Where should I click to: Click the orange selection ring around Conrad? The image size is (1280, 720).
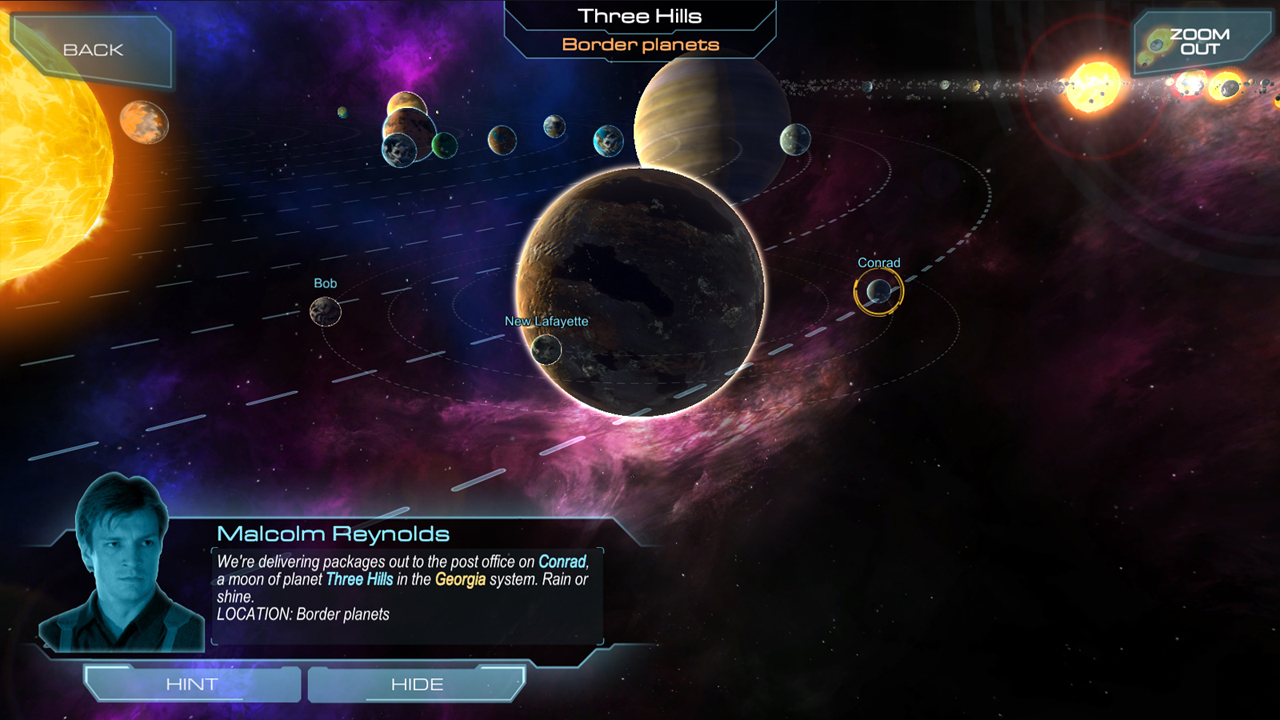878,267
